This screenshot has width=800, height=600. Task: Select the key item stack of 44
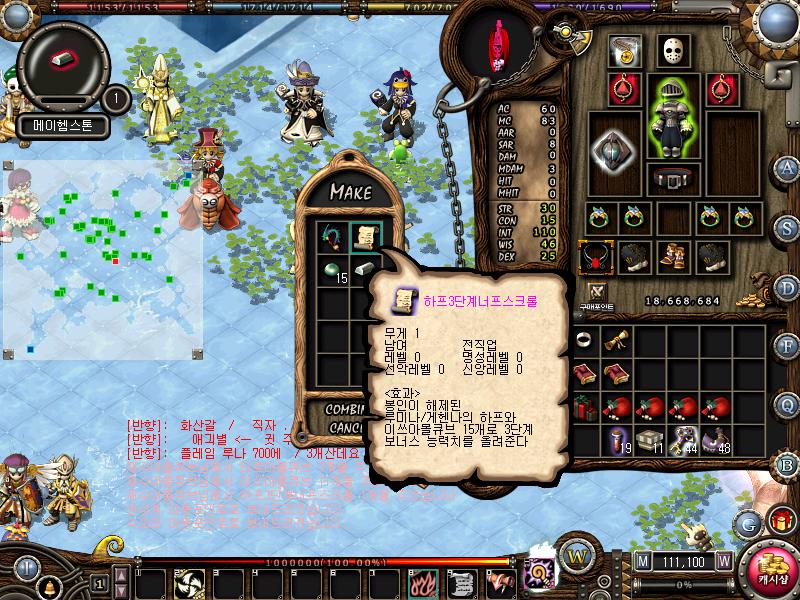click(683, 441)
